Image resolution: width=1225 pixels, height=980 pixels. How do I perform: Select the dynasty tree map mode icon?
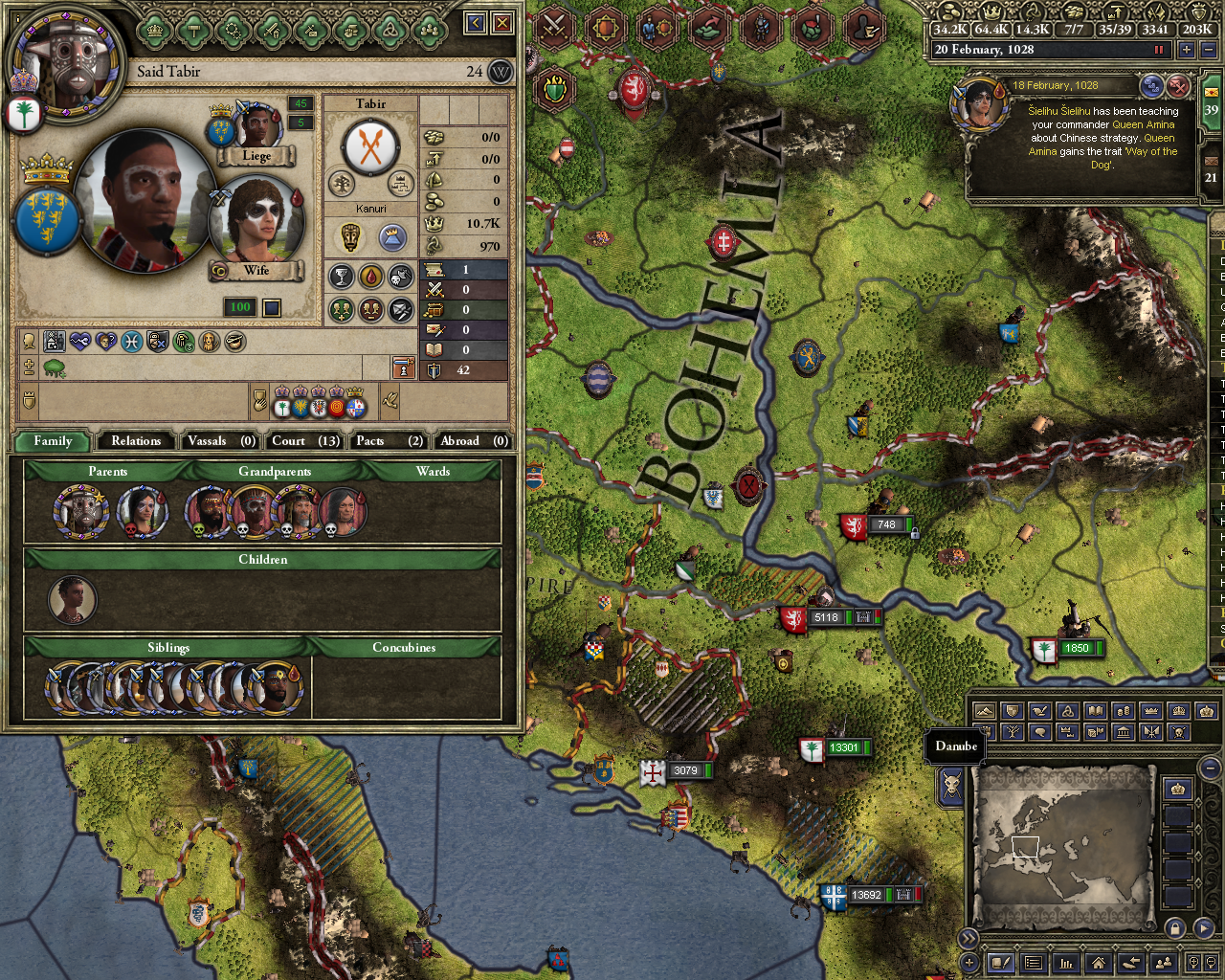click(x=1012, y=732)
